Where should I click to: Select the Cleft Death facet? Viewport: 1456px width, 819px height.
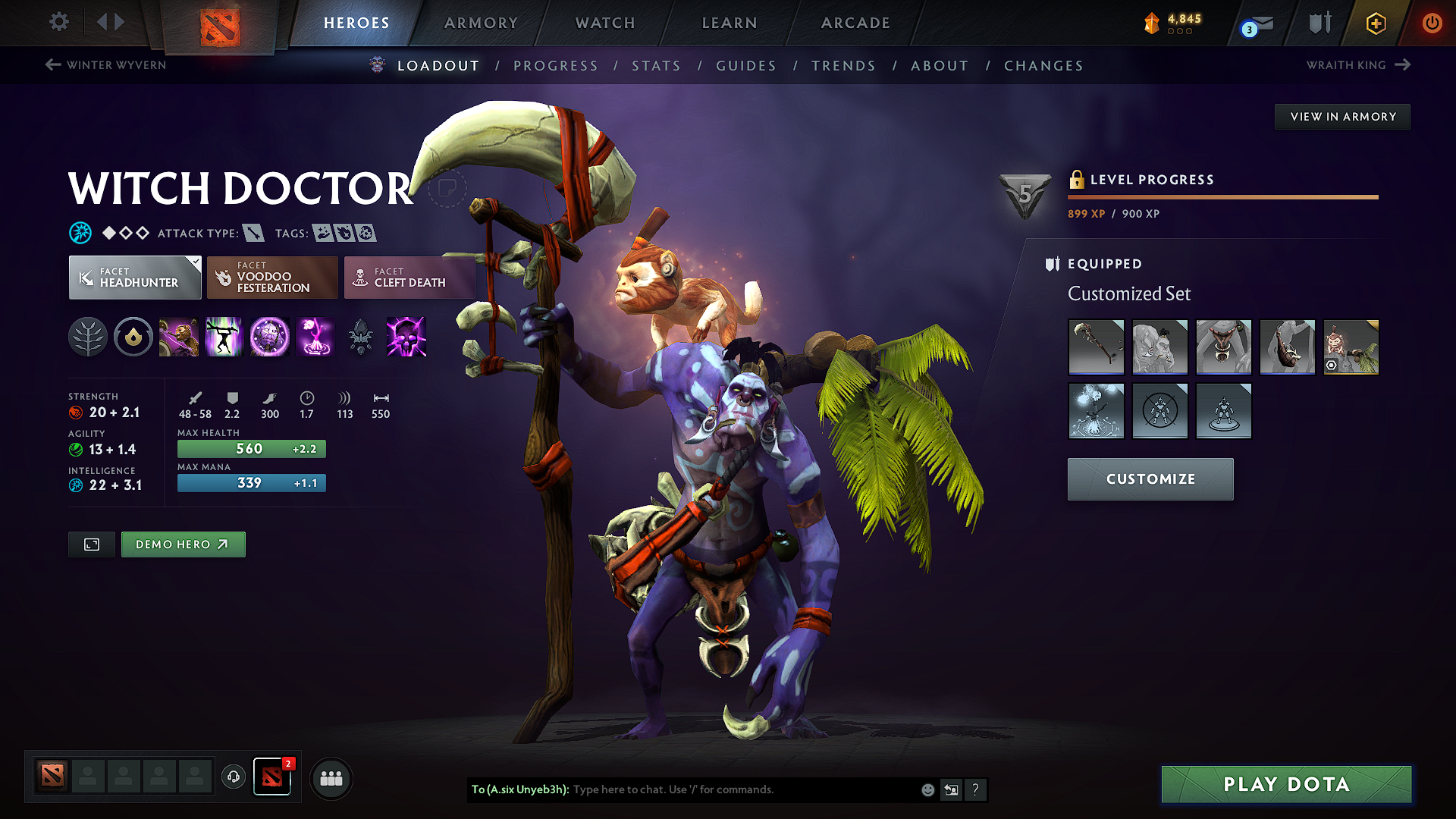point(409,277)
